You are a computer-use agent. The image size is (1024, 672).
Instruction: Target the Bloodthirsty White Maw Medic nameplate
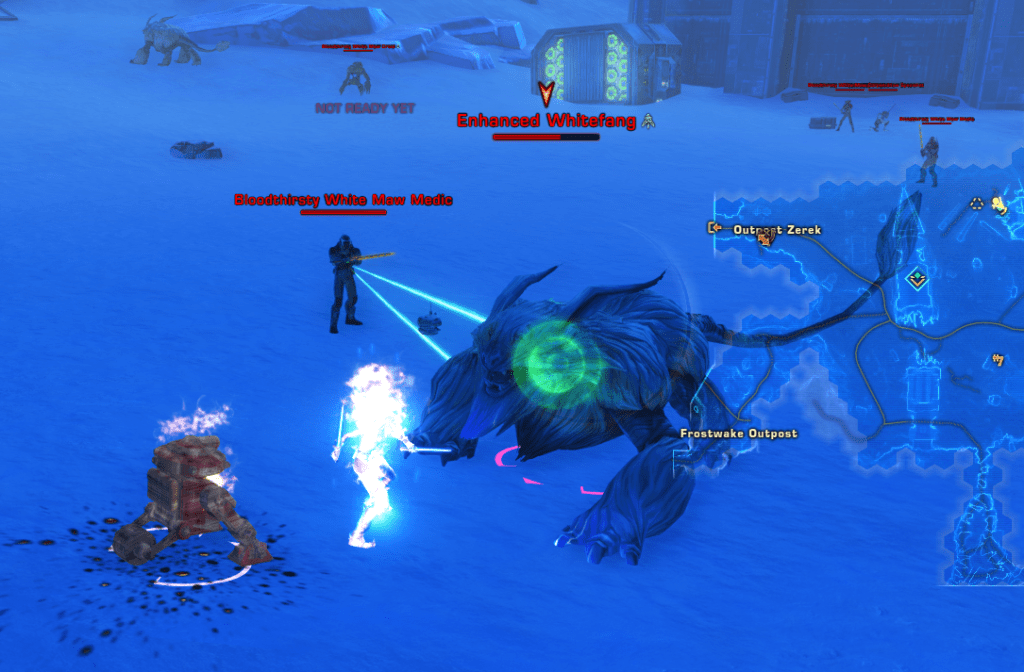(343, 200)
